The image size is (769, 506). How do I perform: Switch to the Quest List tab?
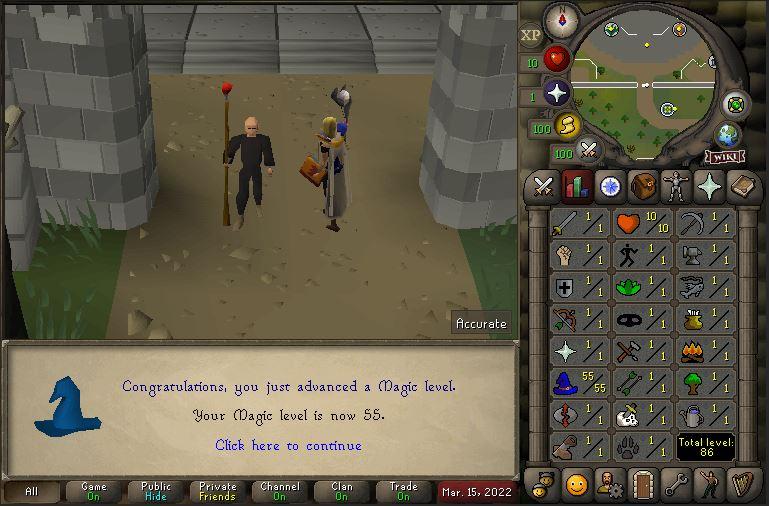(x=609, y=186)
